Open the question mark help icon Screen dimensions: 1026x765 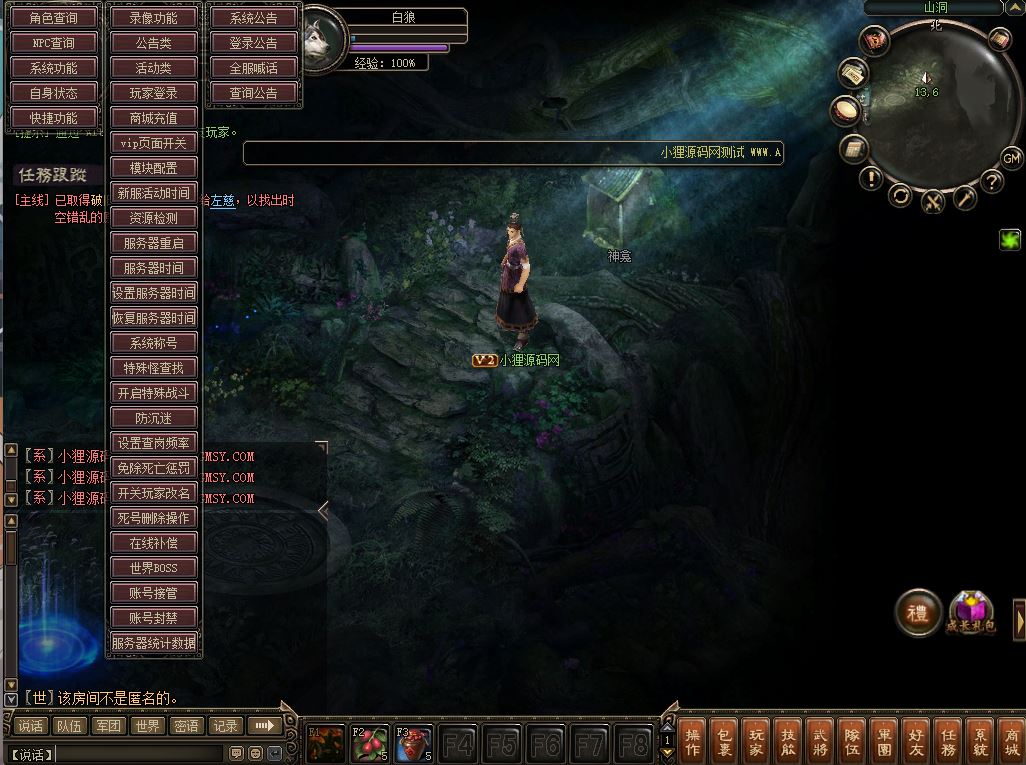(991, 181)
